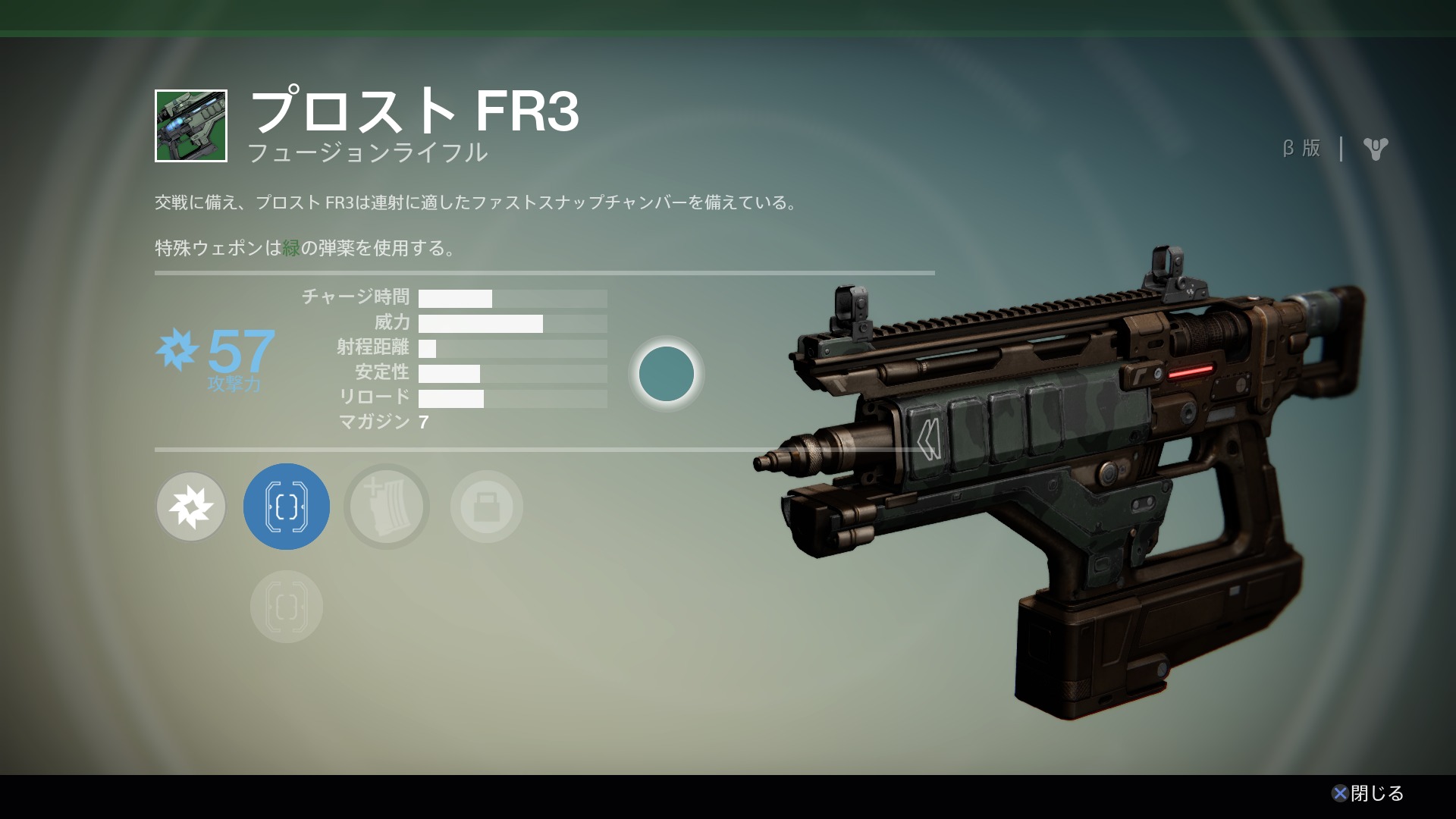Select the faded scope node in lower row
The height and width of the screenshot is (819, 1456).
pos(287,607)
